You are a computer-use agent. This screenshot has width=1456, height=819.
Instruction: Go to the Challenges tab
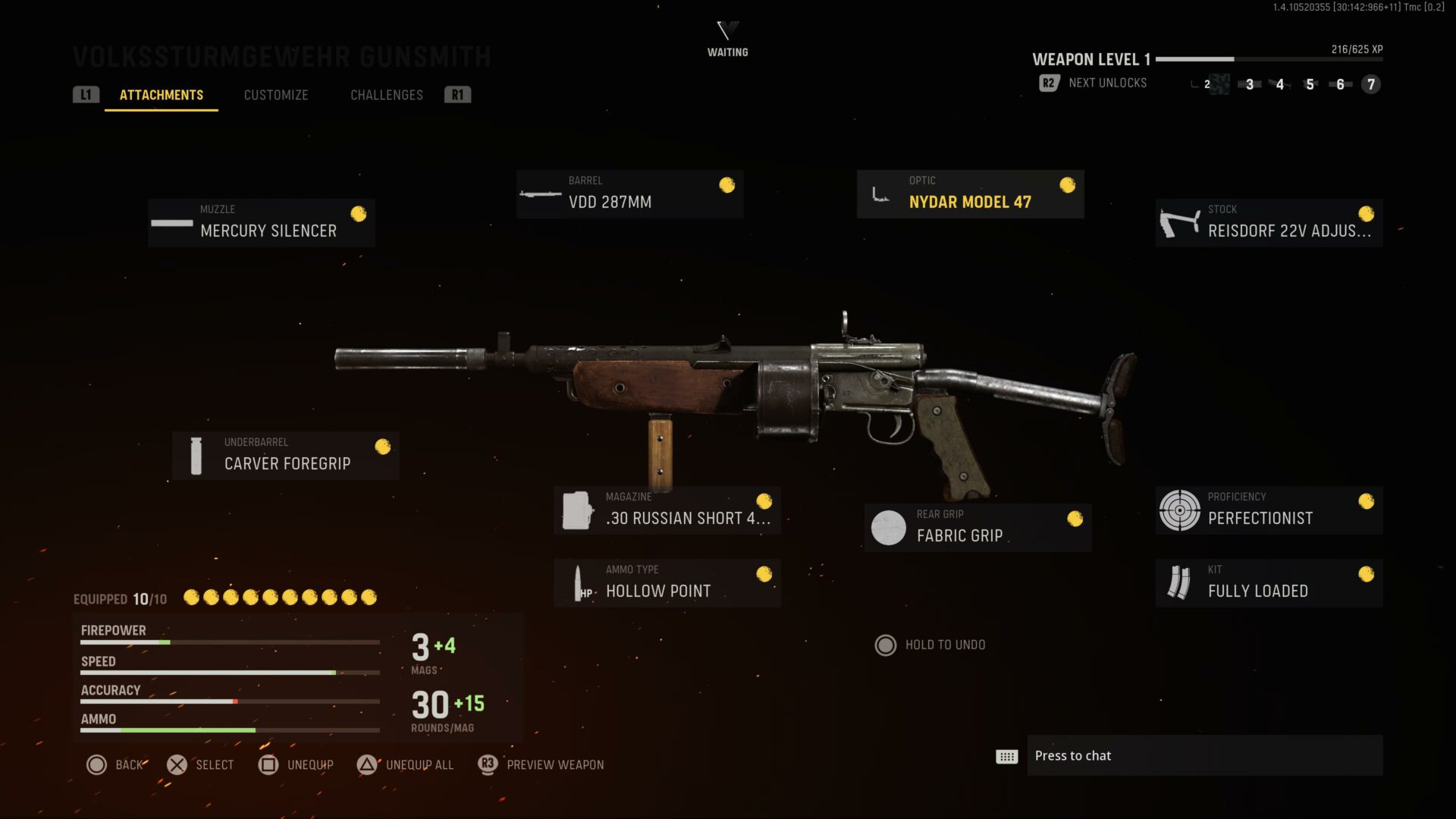coord(386,95)
